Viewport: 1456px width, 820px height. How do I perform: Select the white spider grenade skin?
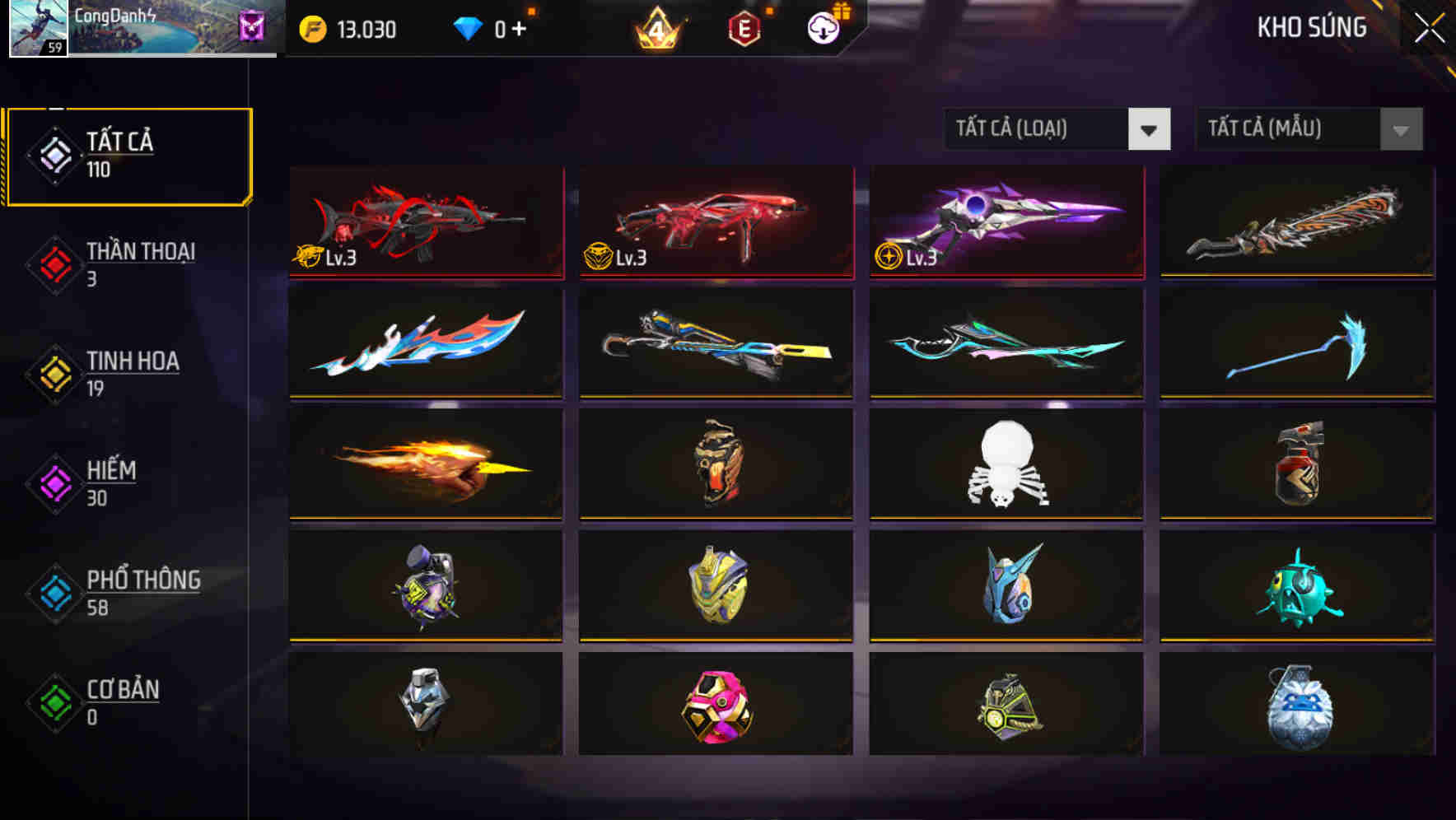[1005, 465]
